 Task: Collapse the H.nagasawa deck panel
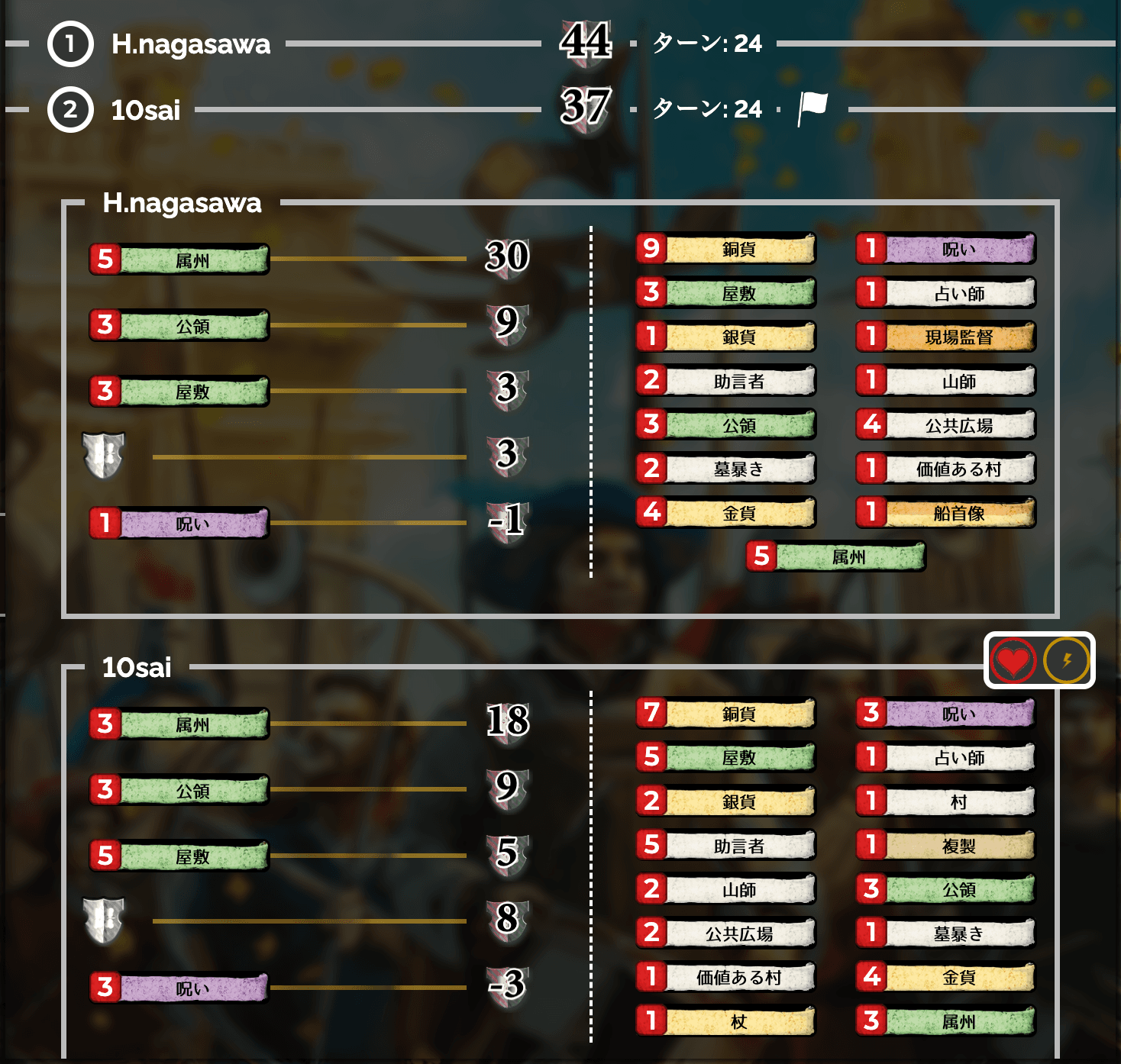pos(182,205)
